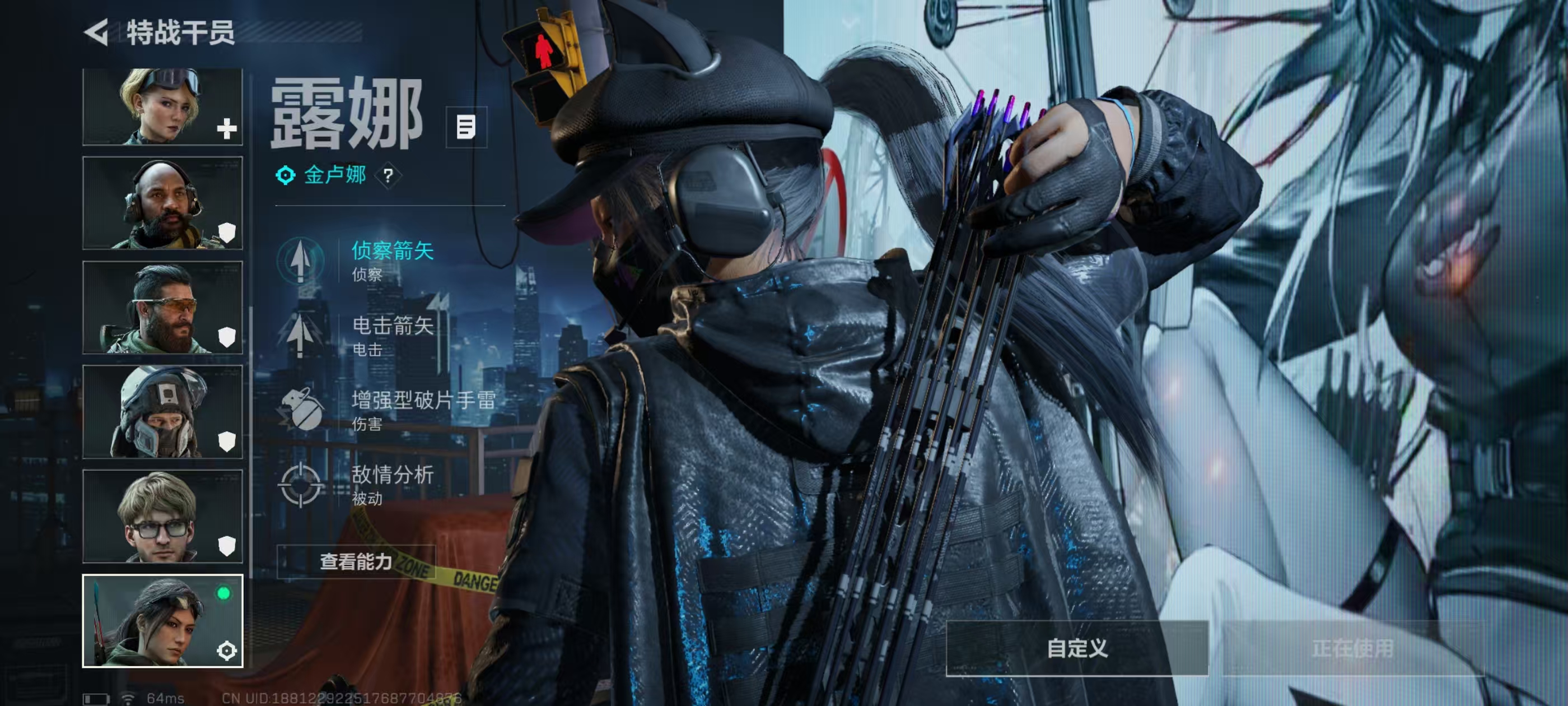
Task: Open the operator profile document icon
Action: tap(466, 127)
